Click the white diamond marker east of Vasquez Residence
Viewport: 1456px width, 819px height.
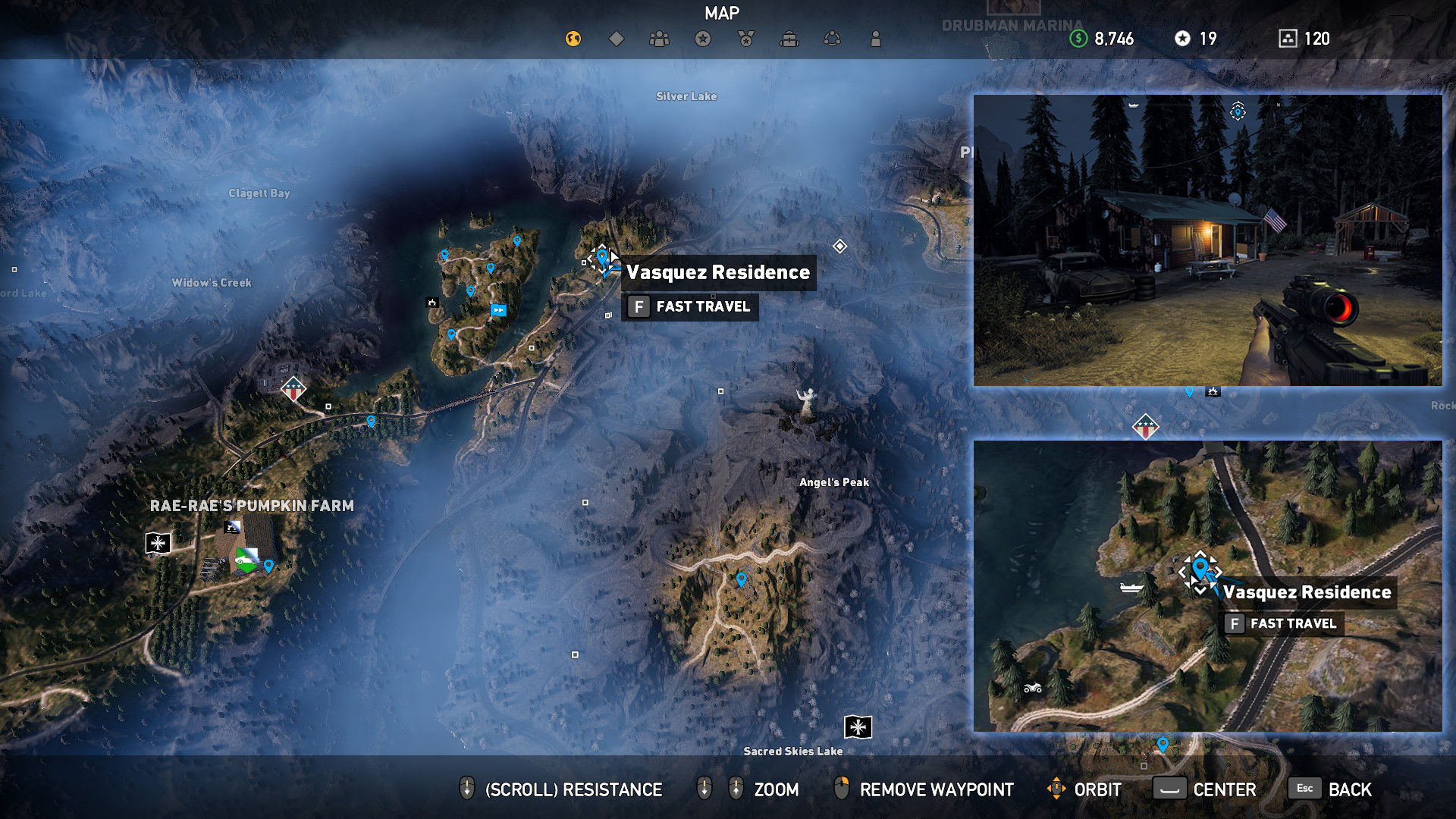click(839, 246)
